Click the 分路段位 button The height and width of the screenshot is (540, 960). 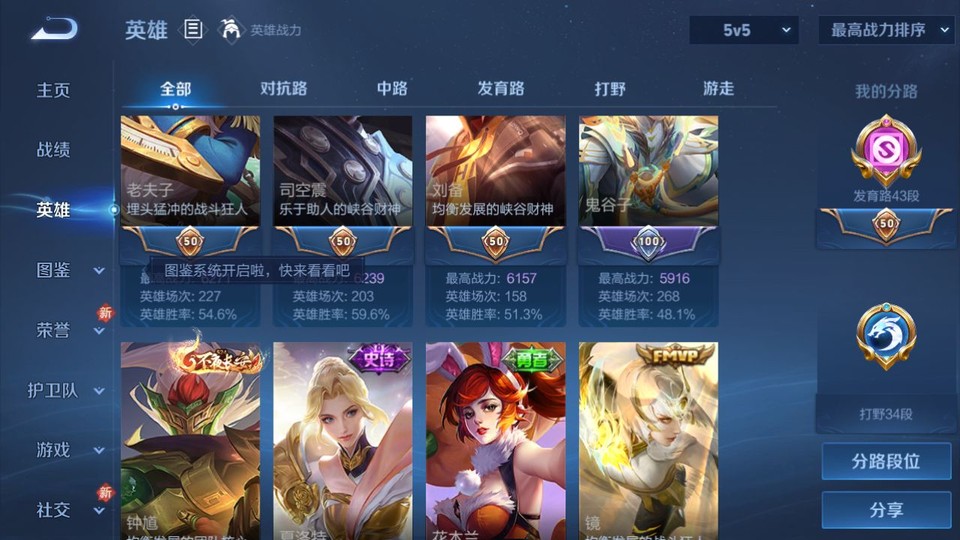(x=886, y=462)
